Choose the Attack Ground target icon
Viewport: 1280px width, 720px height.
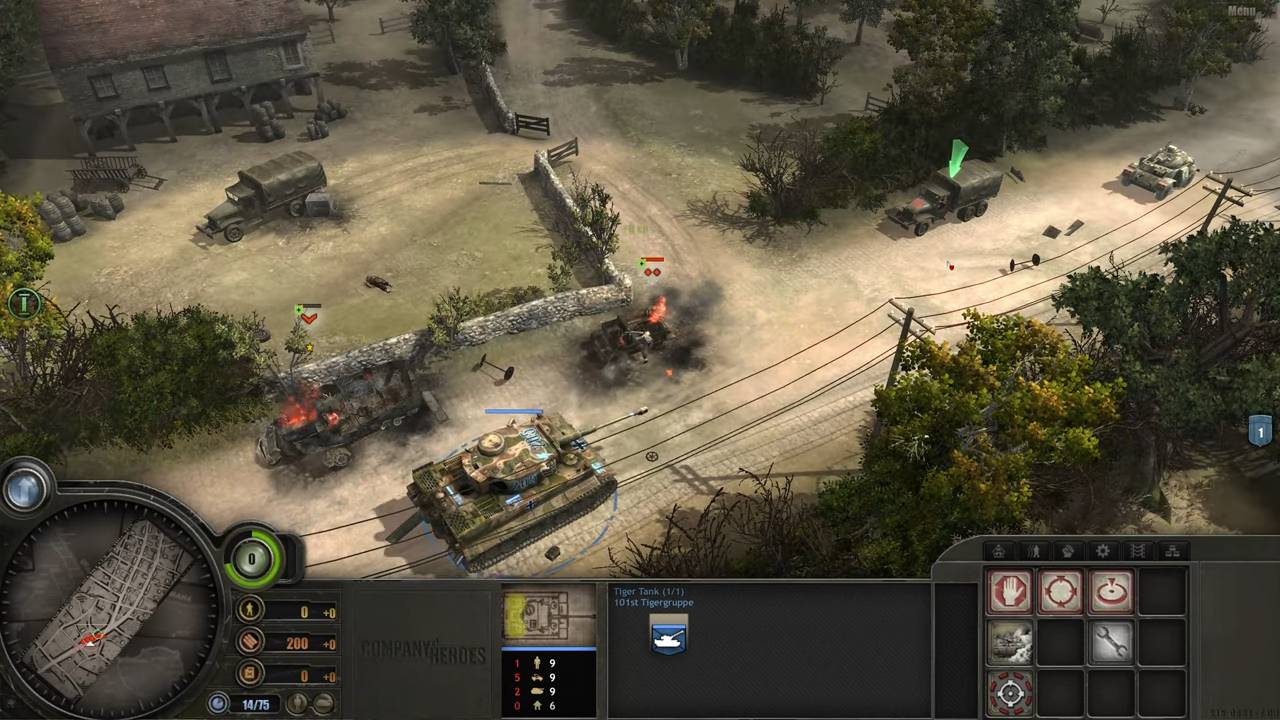point(1111,592)
